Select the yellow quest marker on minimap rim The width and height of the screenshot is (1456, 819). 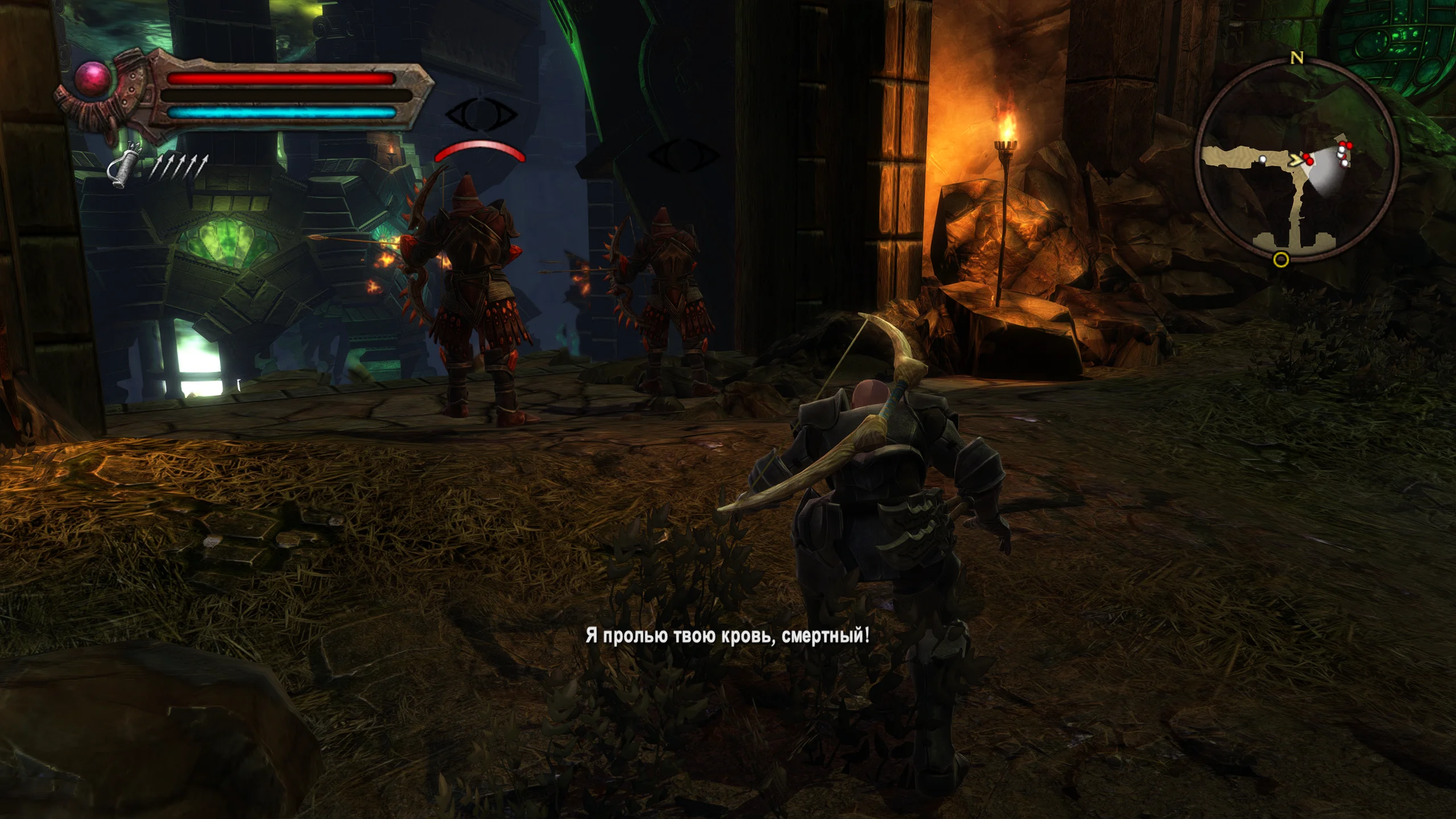pos(1281,260)
